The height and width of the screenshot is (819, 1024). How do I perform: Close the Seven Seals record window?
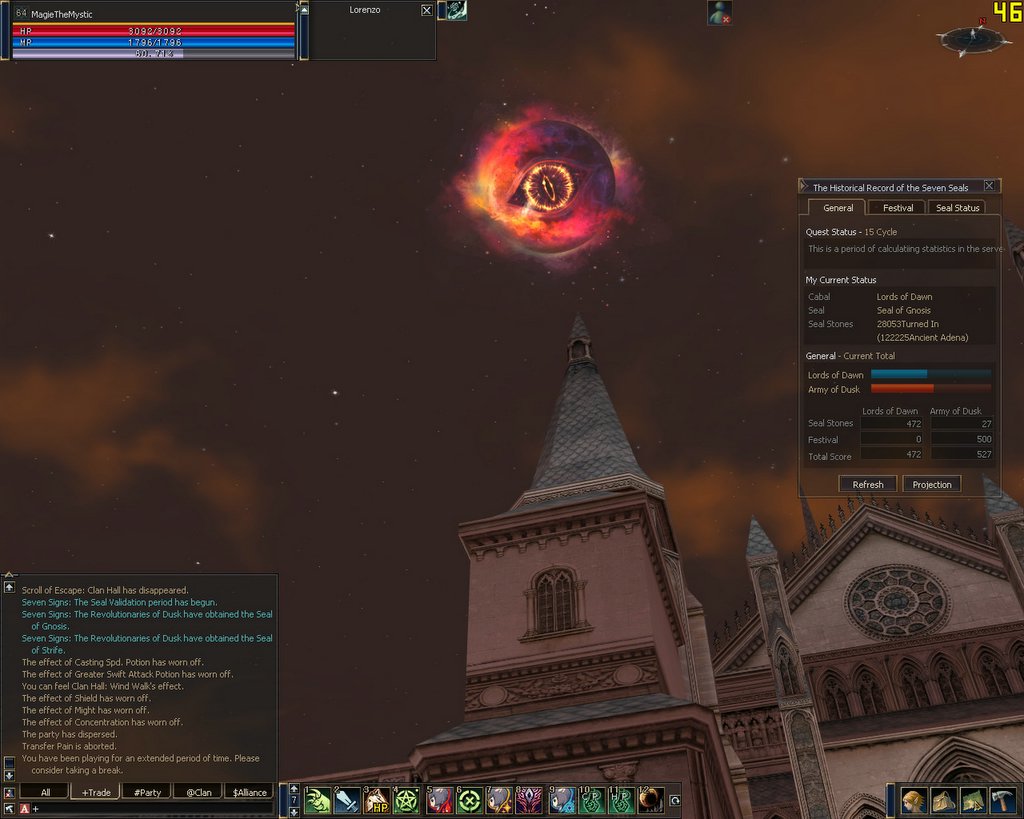989,186
